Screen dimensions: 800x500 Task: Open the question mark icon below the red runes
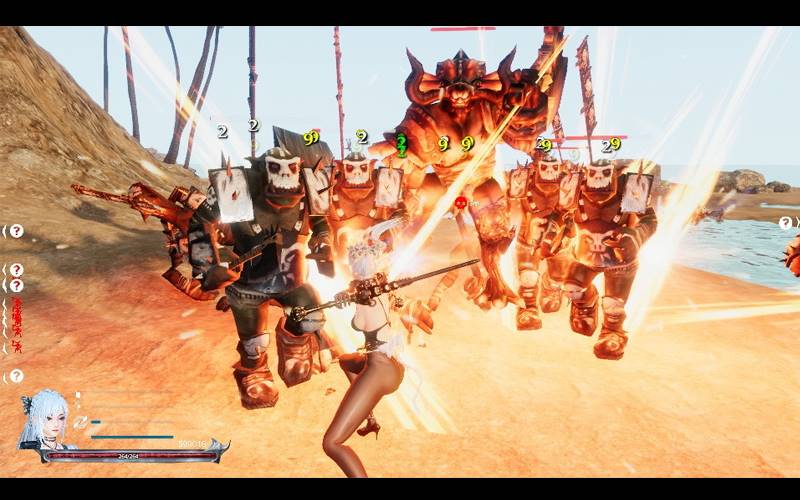pos(16,376)
